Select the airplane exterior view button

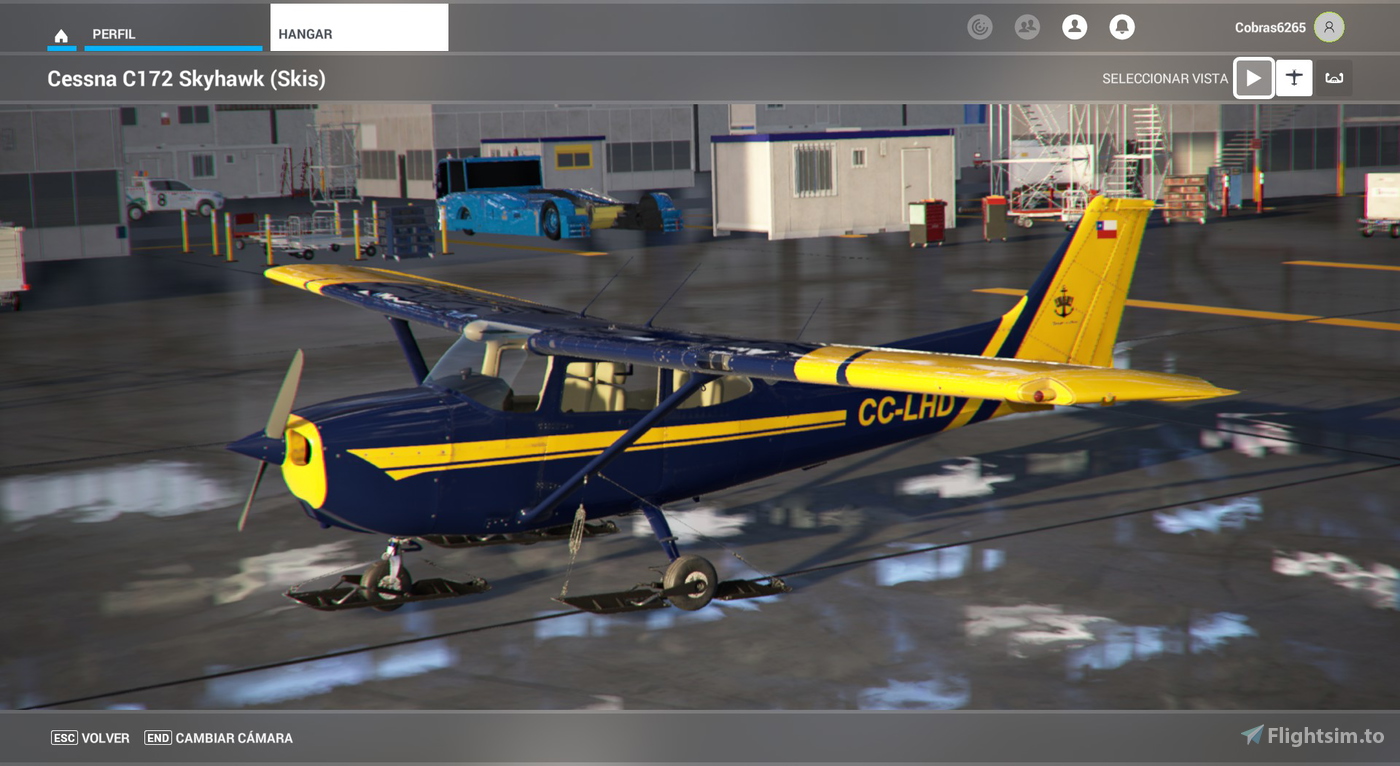click(x=1294, y=77)
